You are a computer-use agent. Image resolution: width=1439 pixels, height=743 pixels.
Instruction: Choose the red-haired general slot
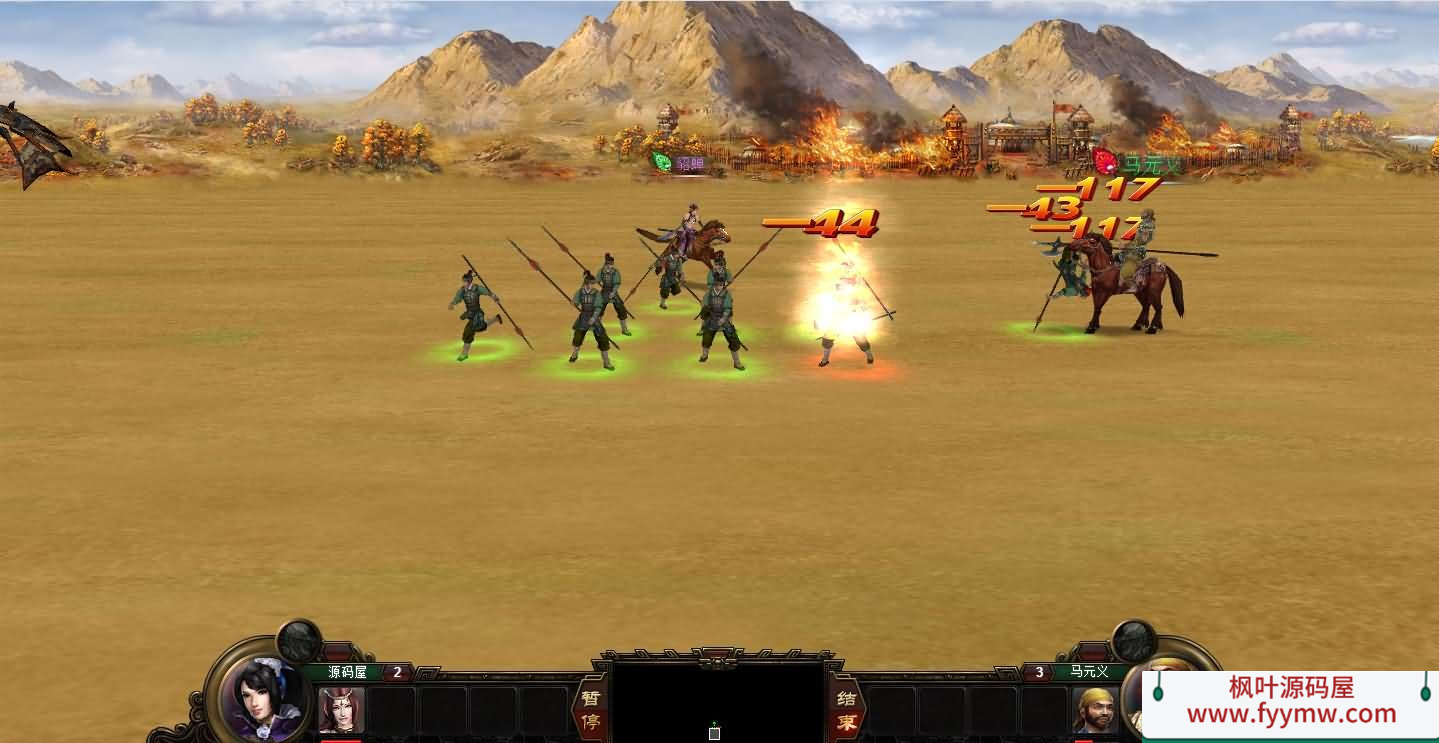(x=341, y=710)
